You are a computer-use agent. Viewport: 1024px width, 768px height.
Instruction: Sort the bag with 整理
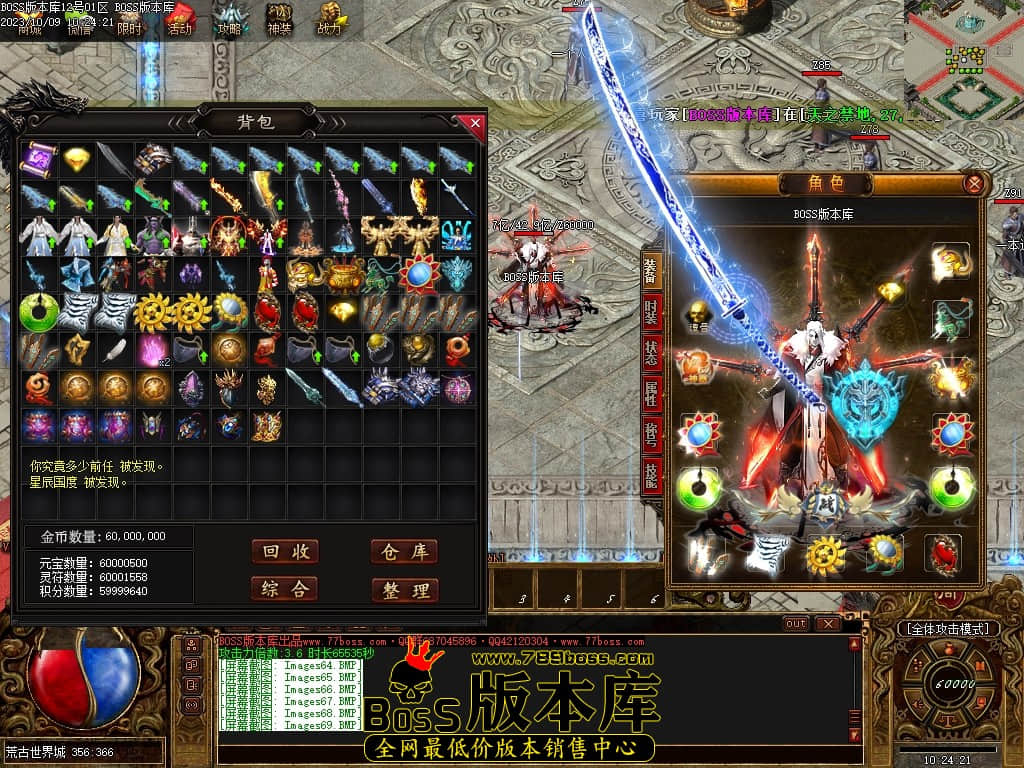tap(404, 590)
